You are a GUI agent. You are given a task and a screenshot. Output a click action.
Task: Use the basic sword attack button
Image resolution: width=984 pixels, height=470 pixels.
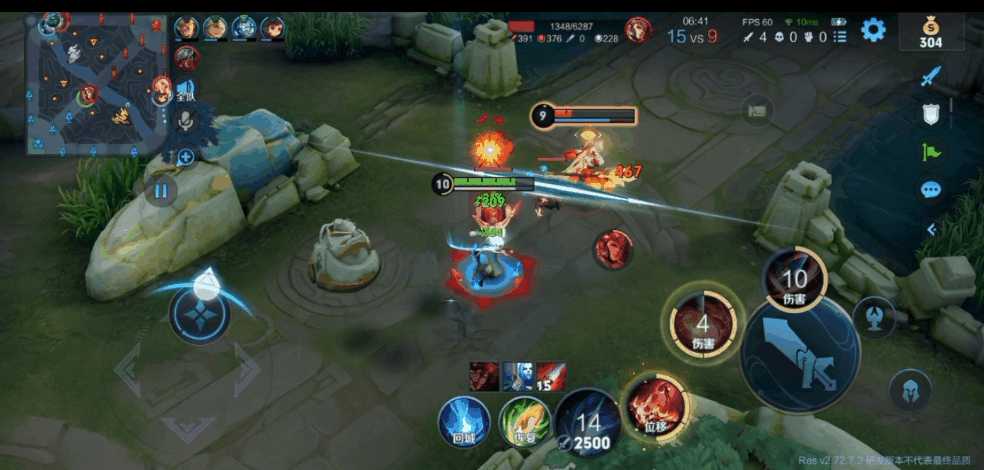point(800,353)
